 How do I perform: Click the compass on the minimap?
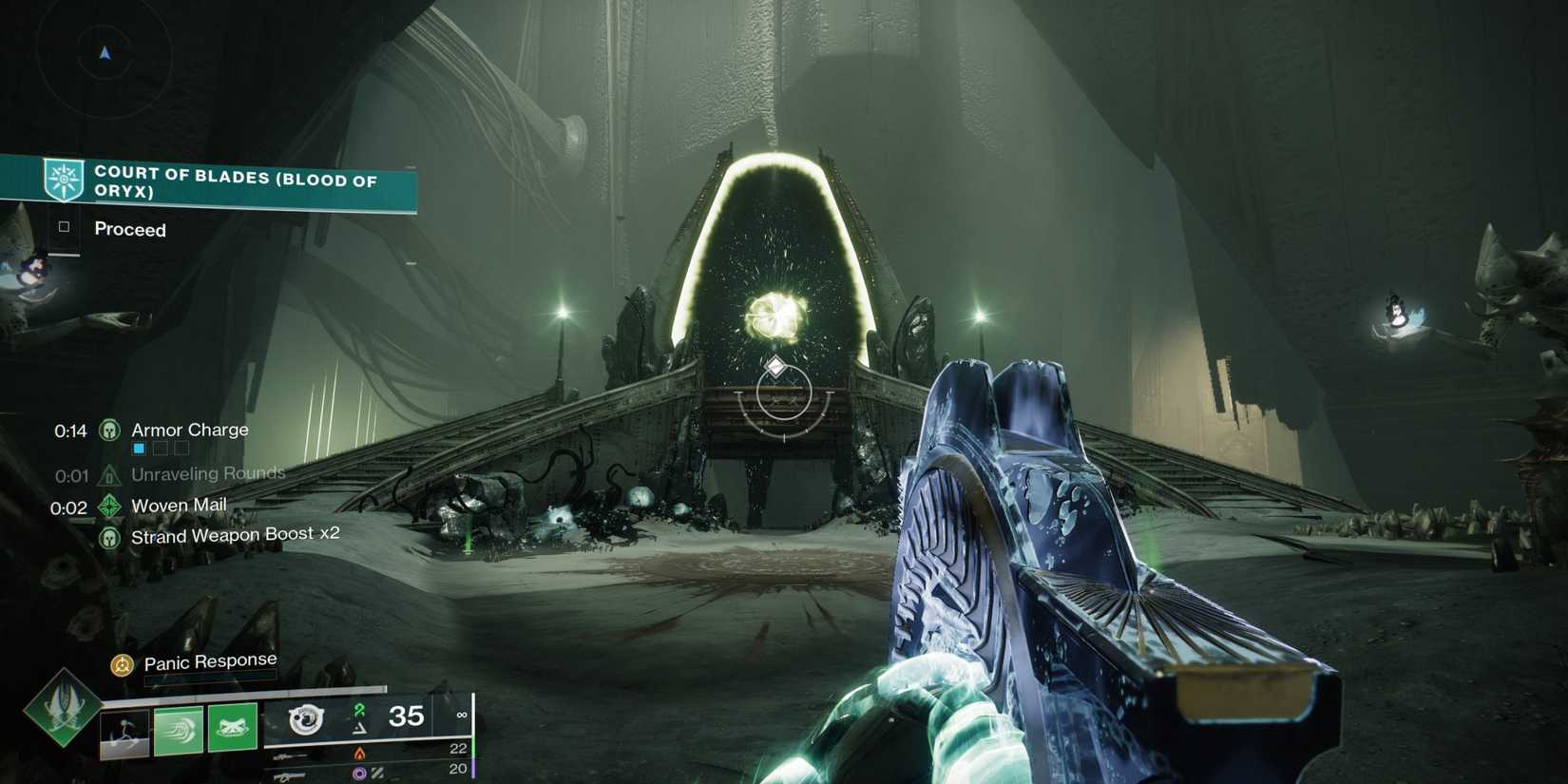coord(103,54)
